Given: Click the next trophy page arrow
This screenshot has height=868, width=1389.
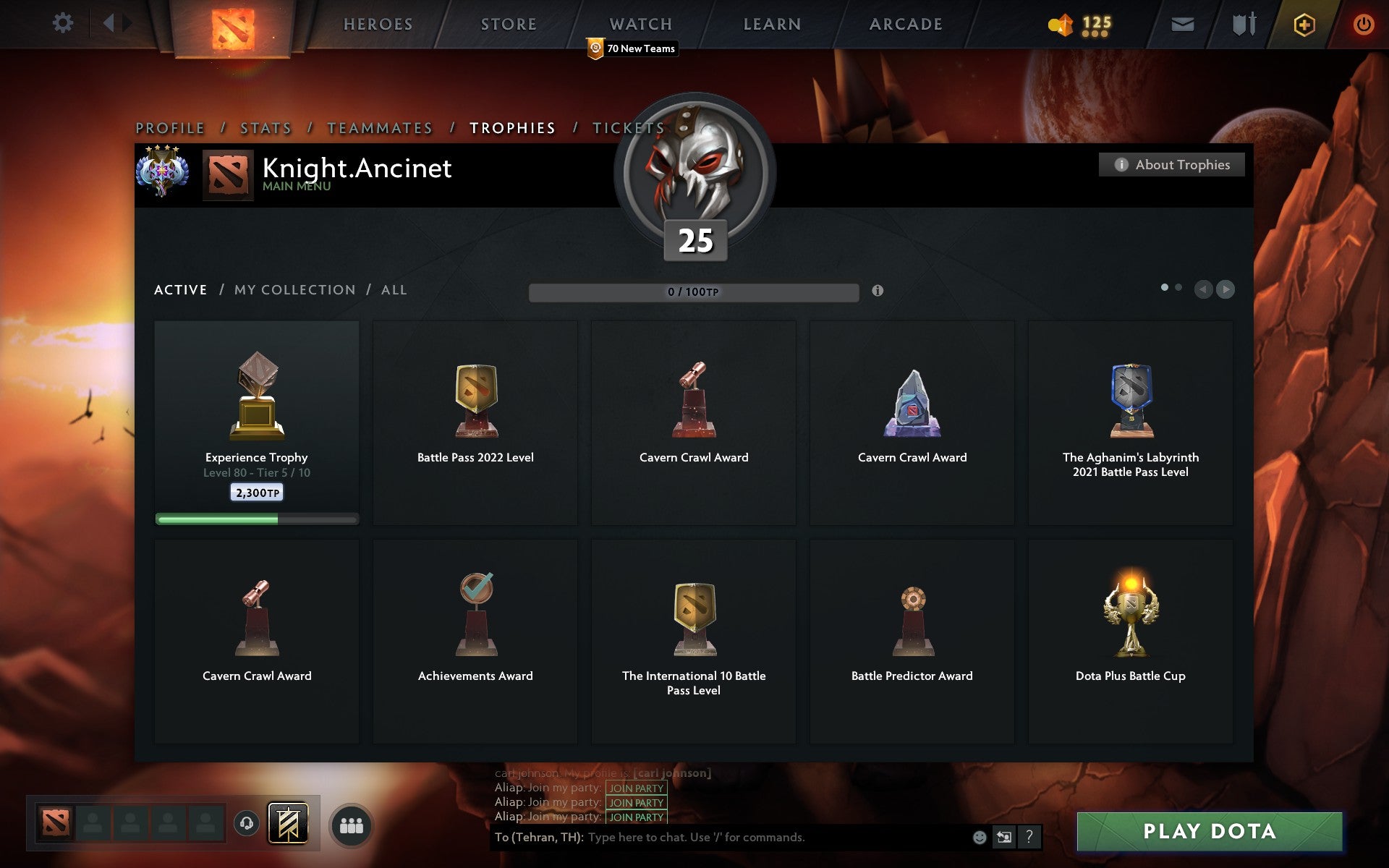Looking at the screenshot, I should coord(1226,290).
